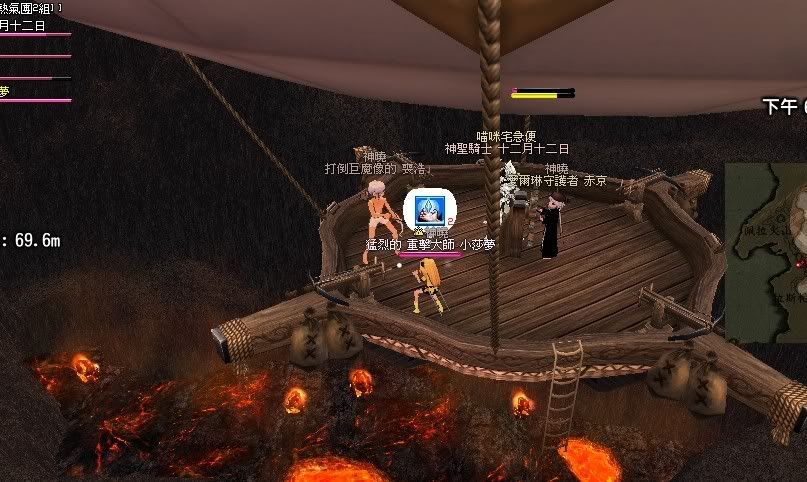Image resolution: width=807 pixels, height=482 pixels.
Task: Click the minimap panel
Action: click(x=767, y=252)
